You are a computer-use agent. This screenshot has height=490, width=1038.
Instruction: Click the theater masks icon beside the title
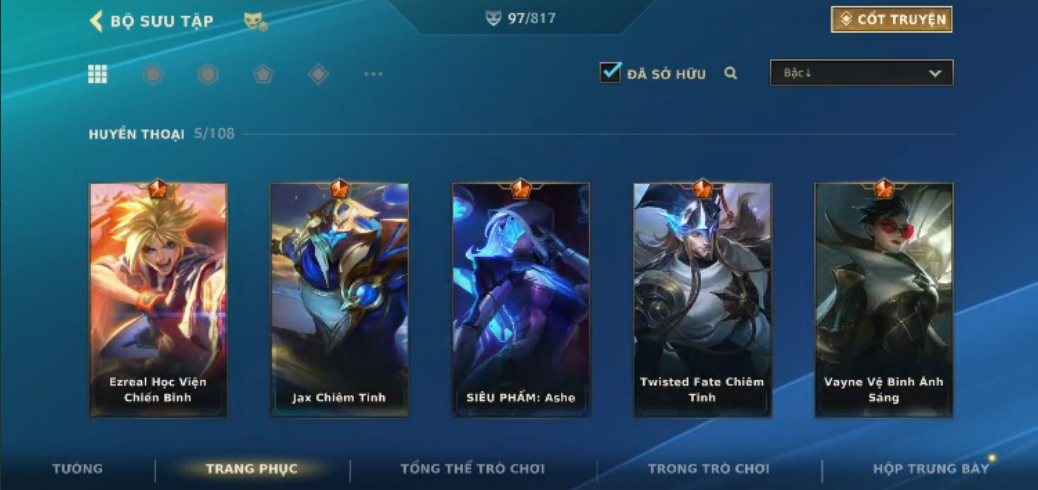point(255,21)
